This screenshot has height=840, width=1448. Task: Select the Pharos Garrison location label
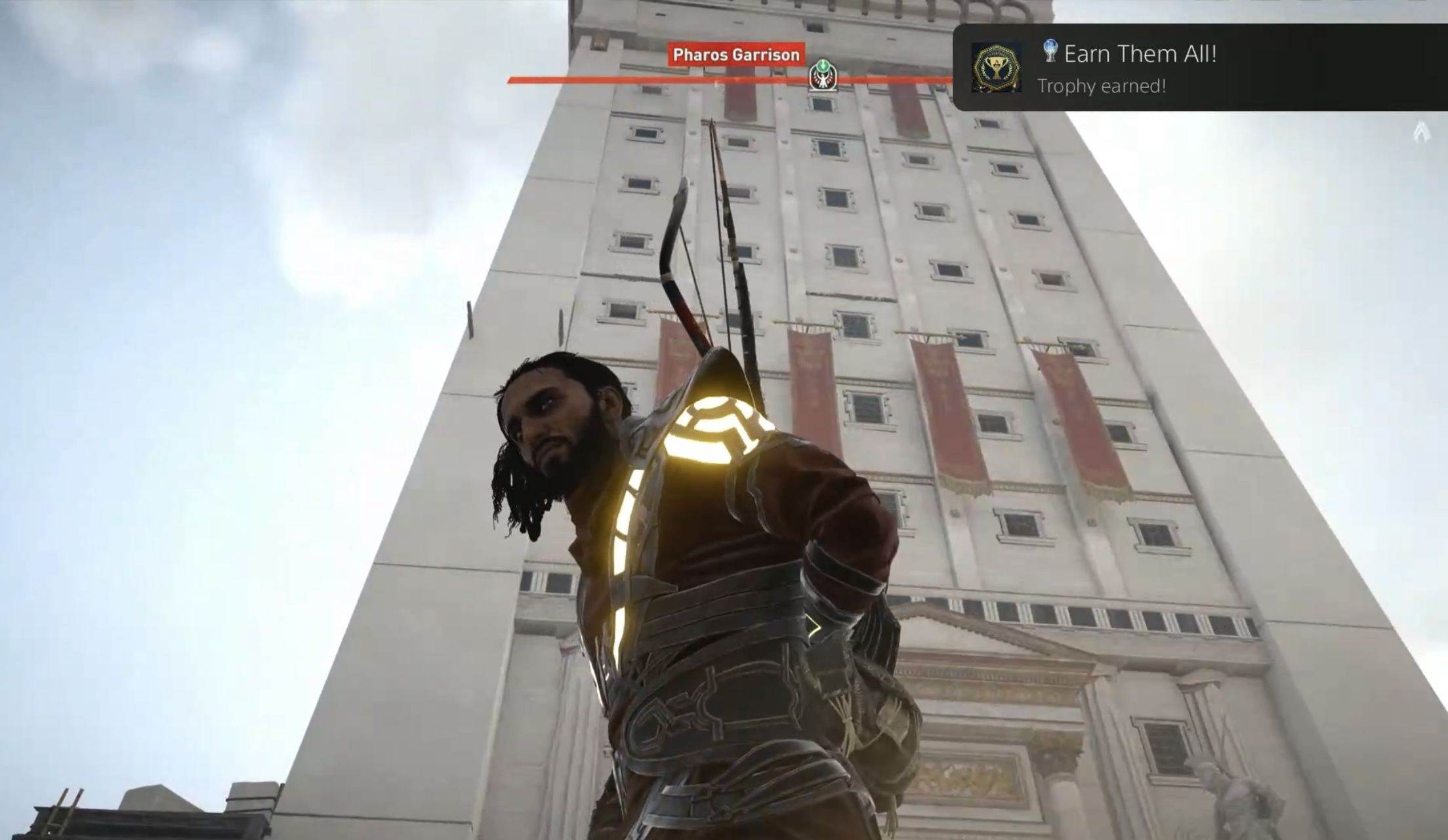[x=736, y=54]
